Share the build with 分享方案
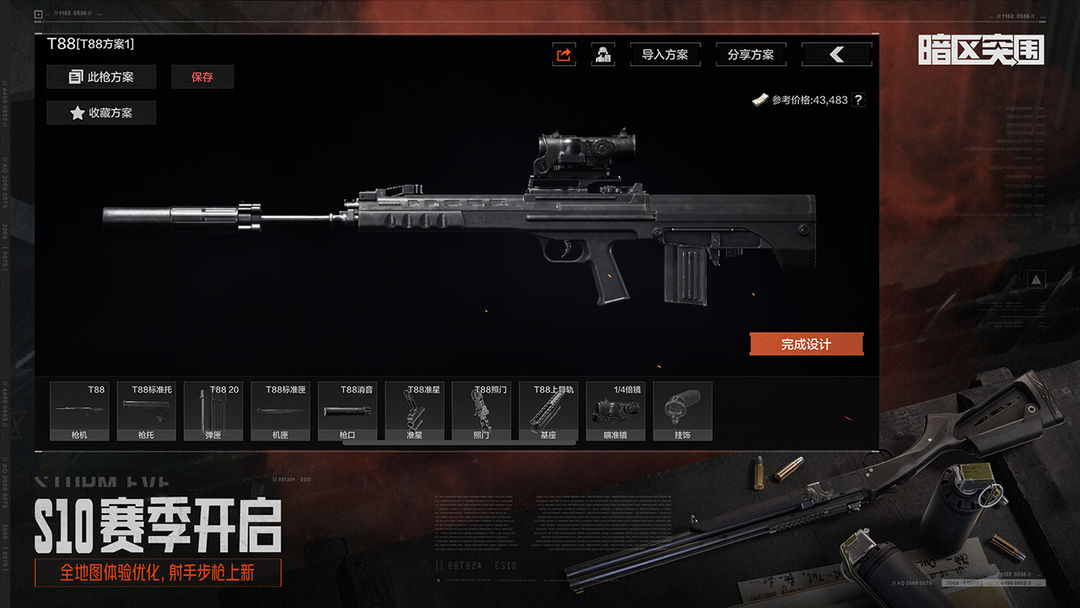Image resolution: width=1080 pixels, height=608 pixels. point(751,55)
